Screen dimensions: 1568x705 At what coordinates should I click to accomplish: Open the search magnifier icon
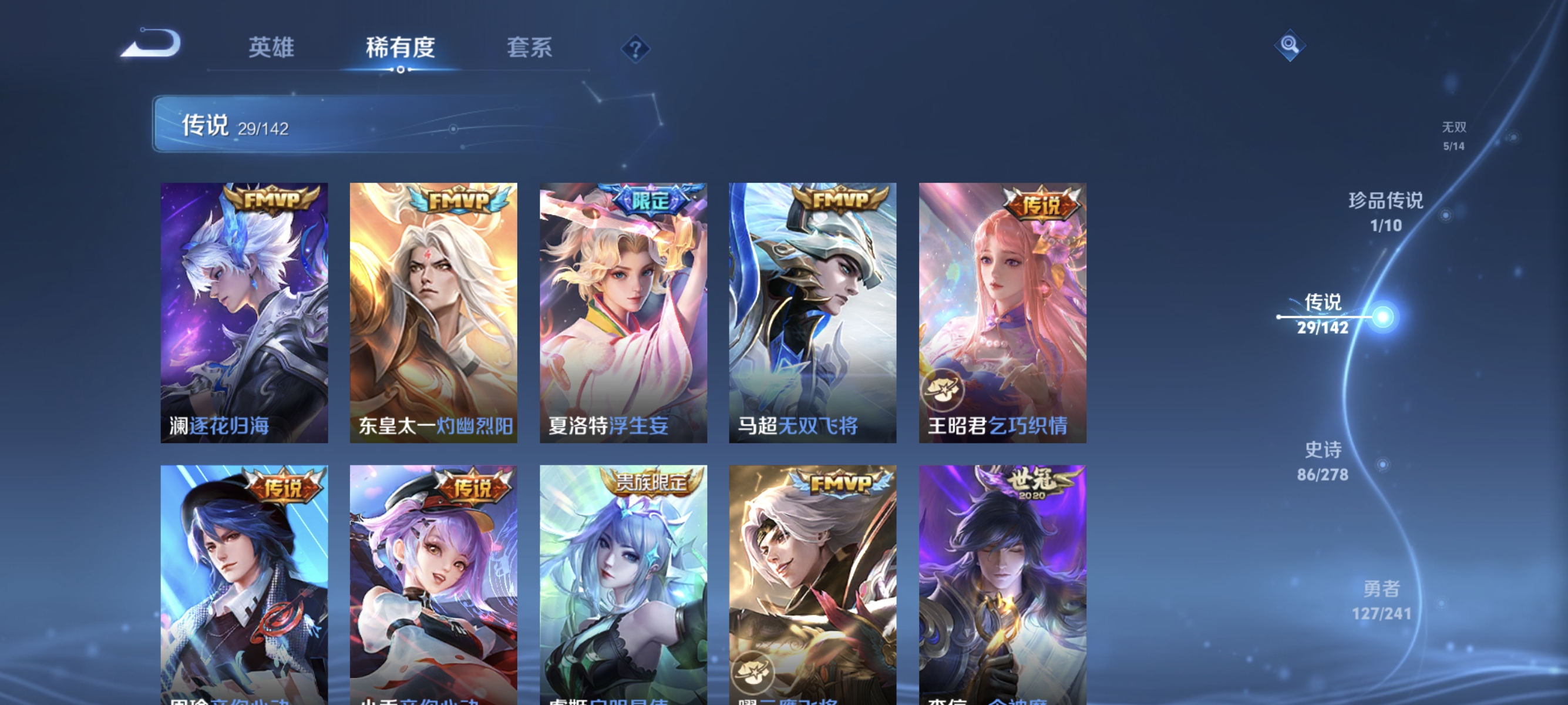(1291, 45)
